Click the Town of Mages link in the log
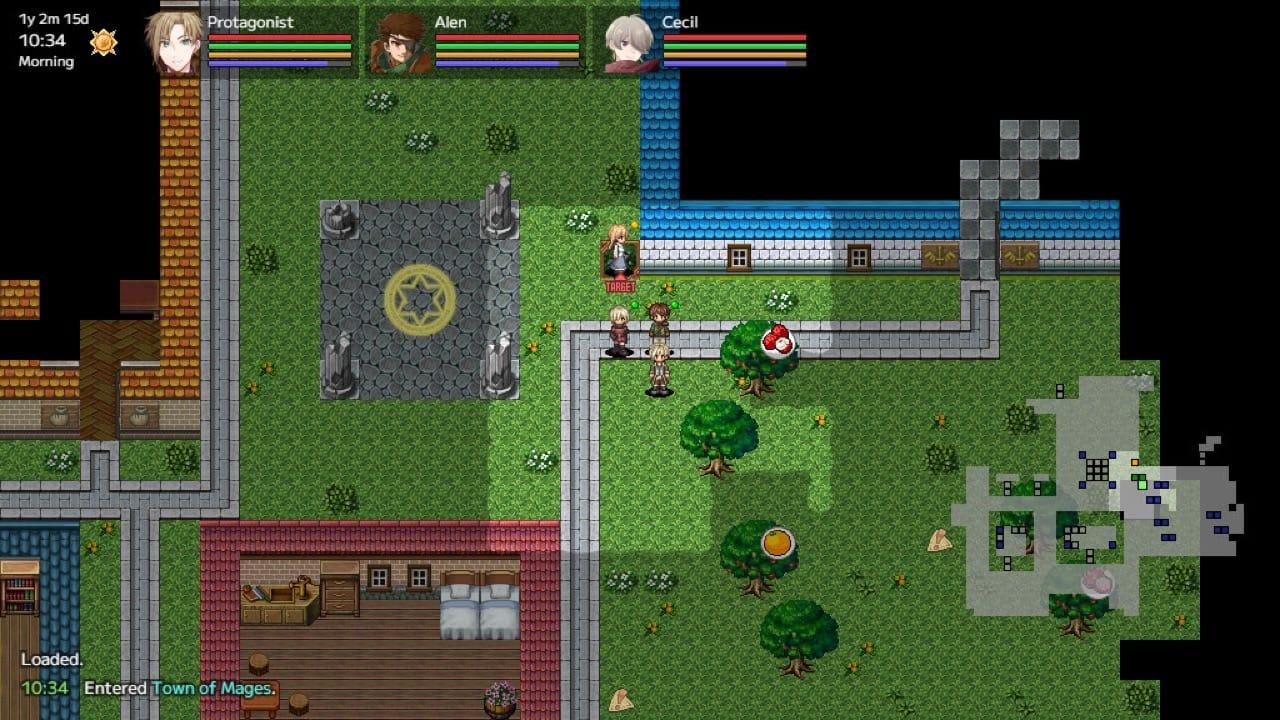Screen dimensions: 1280x720 [x=210, y=689]
